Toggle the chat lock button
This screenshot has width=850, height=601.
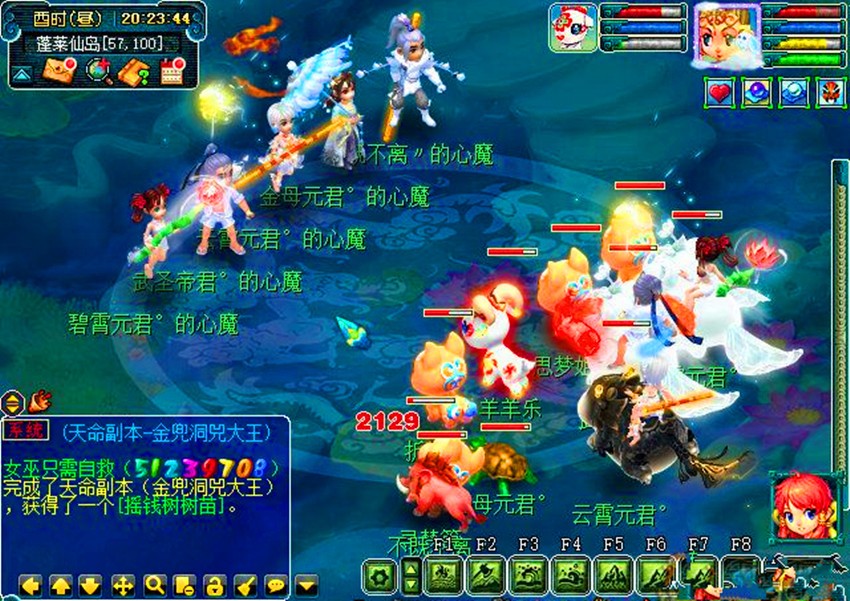pos(214,584)
